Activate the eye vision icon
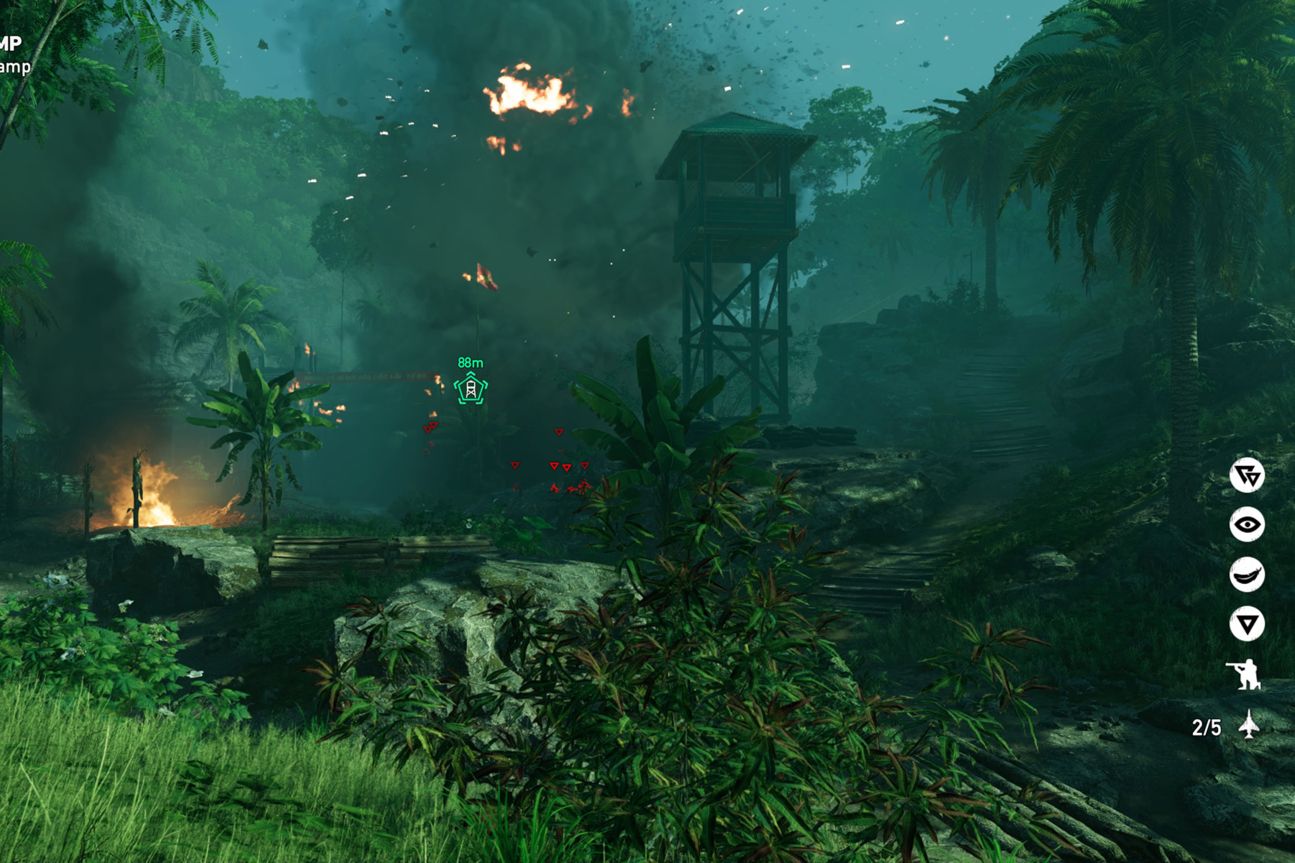Image resolution: width=1295 pixels, height=863 pixels. 1247,525
